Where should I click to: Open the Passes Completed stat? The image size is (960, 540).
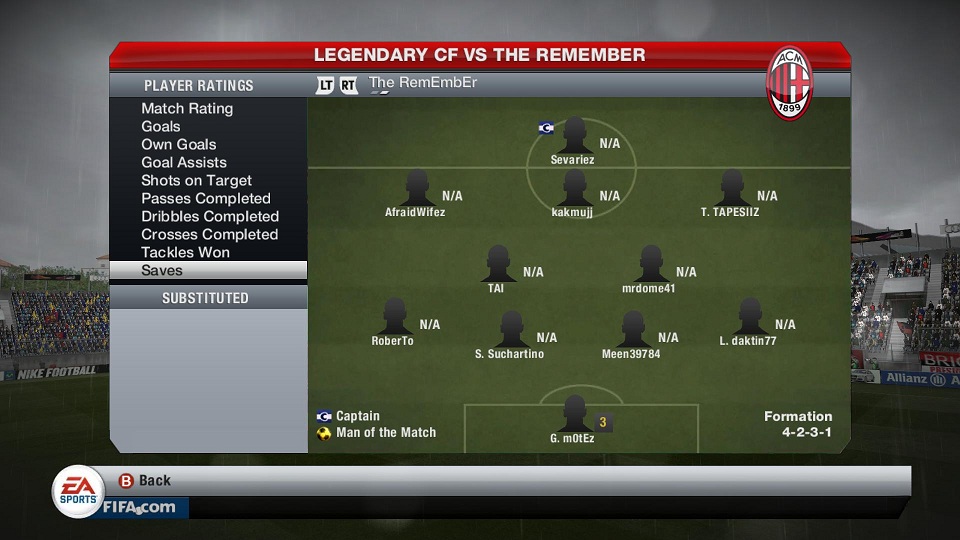coord(206,198)
